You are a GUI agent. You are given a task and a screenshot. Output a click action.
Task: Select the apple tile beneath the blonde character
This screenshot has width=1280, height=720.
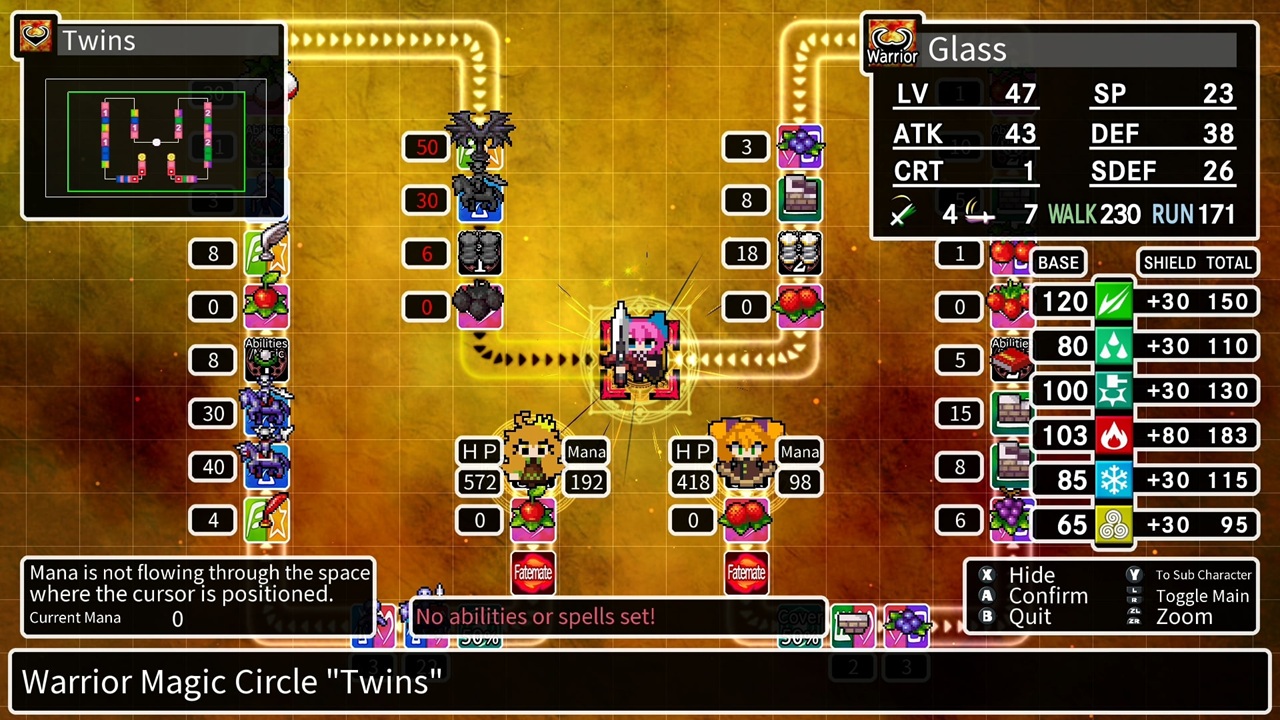(533, 520)
